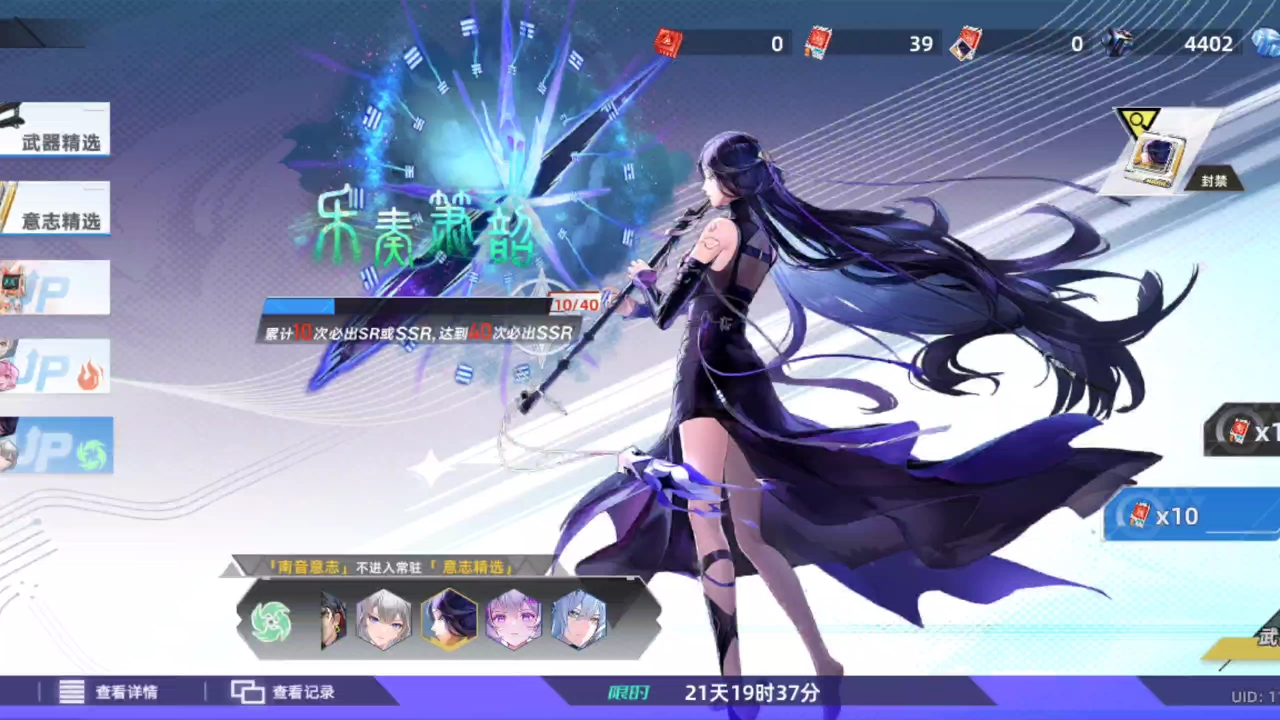The width and height of the screenshot is (1280, 720).
Task: Perform a single x1 pull
Action: 1246,431
